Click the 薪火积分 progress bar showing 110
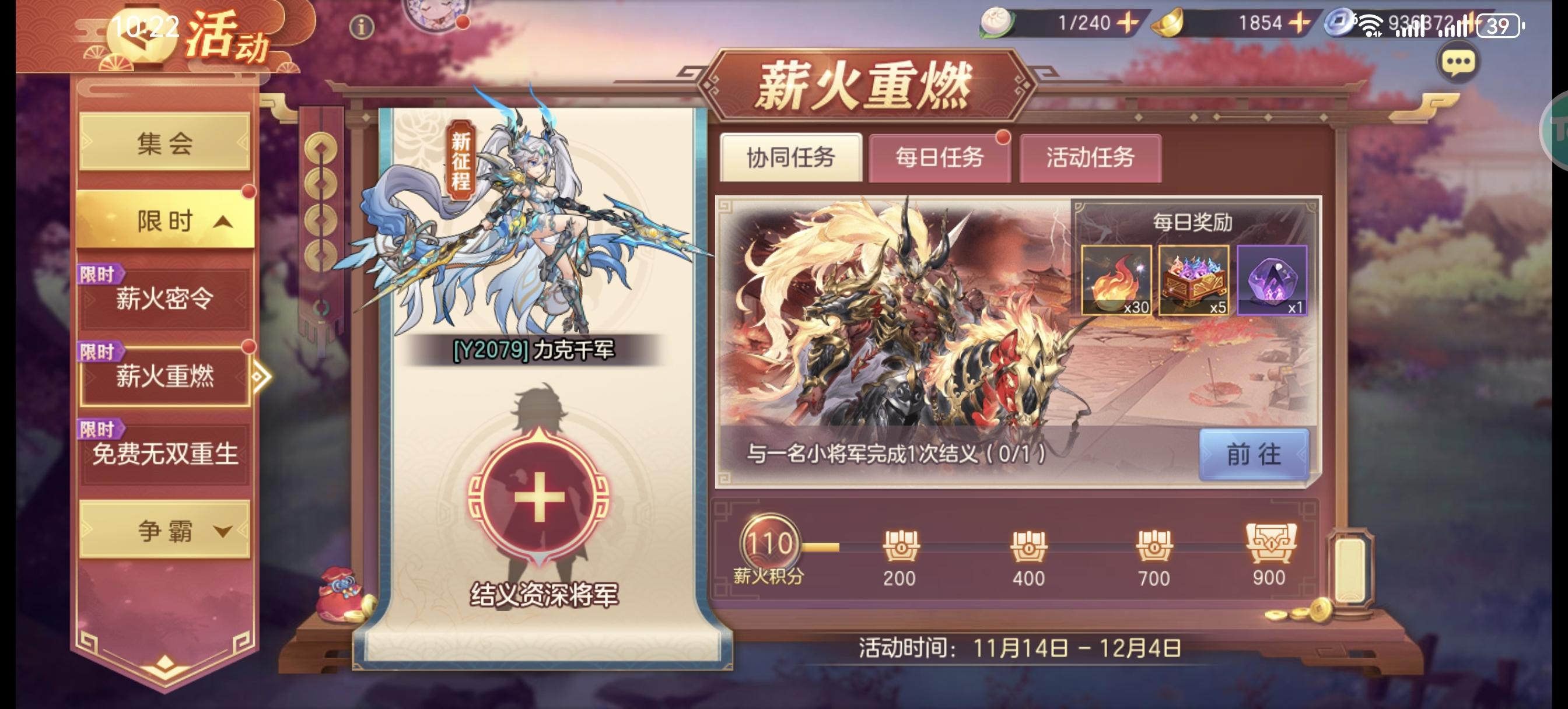 [770, 546]
